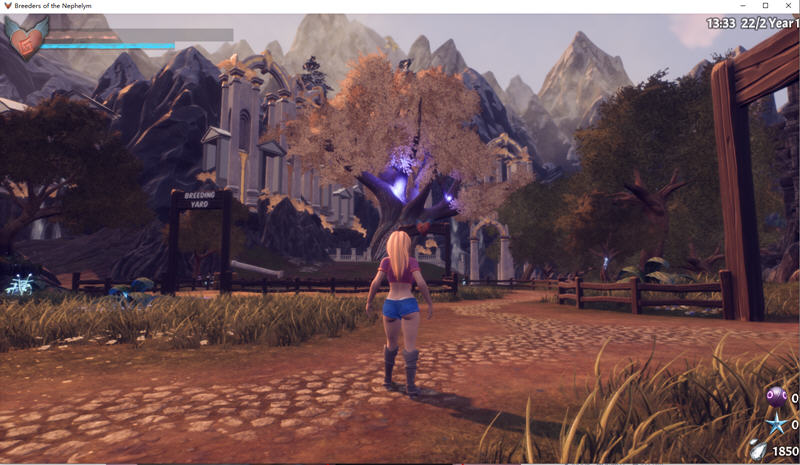The height and width of the screenshot is (465, 800).
Task: Click the blue star resource icon
Action: click(776, 424)
